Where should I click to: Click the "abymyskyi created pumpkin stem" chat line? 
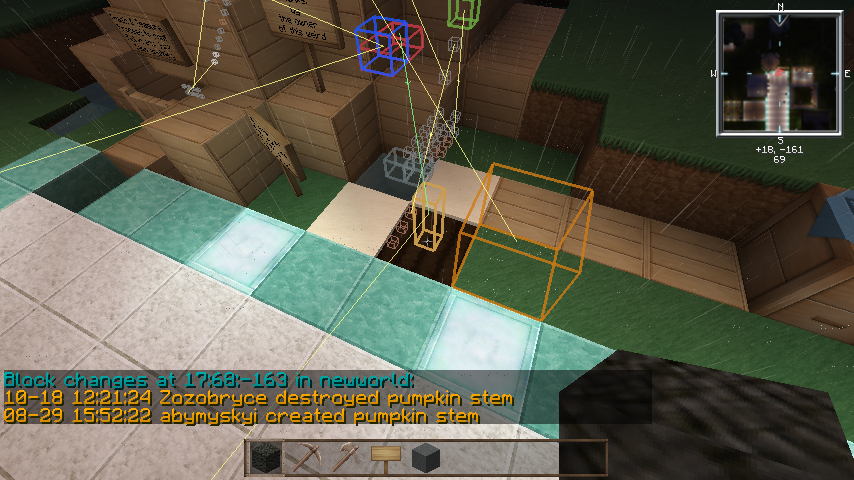tap(241, 415)
